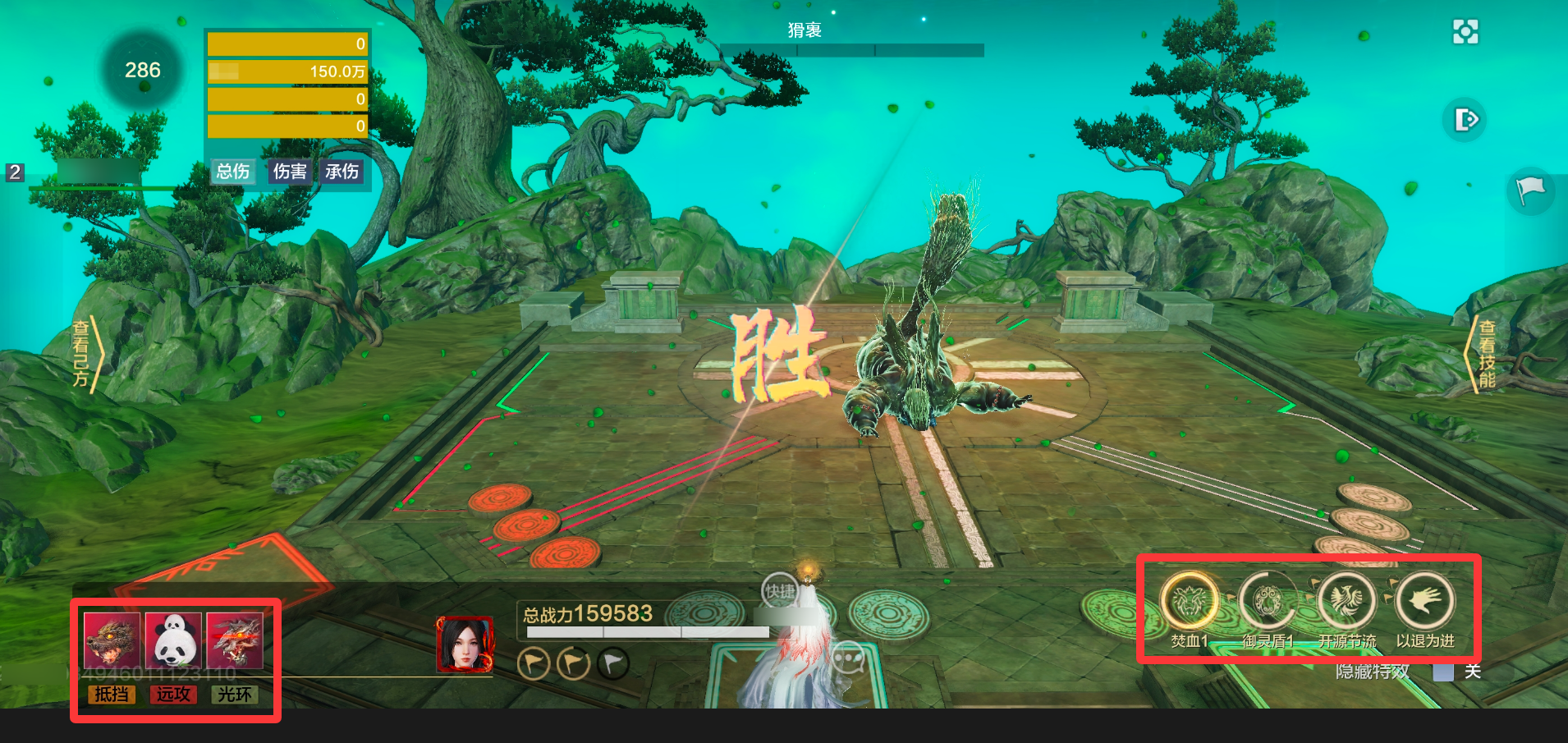
Task: Open the 承伤 damage-taken tab
Action: [x=342, y=172]
